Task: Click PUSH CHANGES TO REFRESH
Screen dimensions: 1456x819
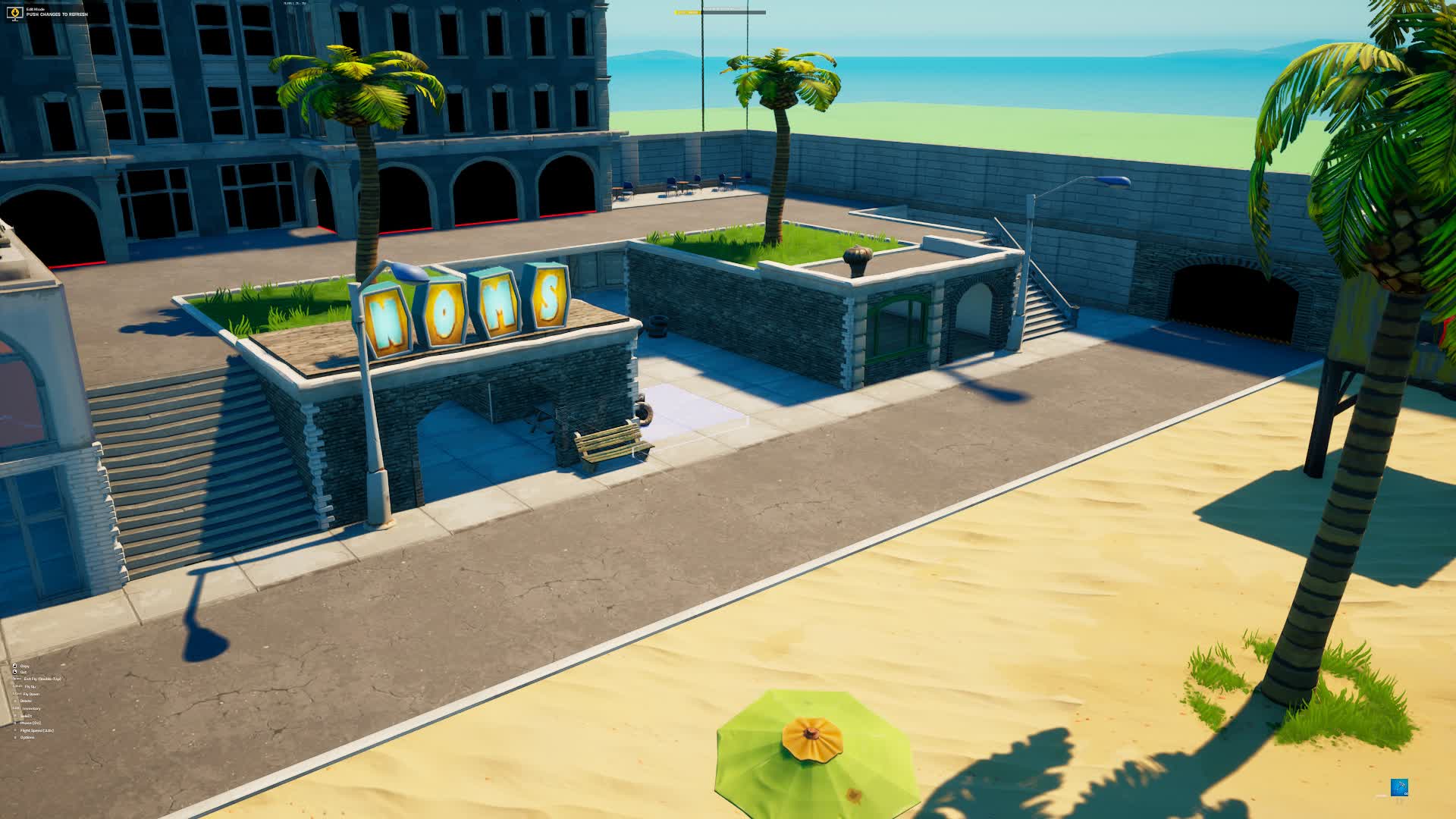Action: point(57,14)
